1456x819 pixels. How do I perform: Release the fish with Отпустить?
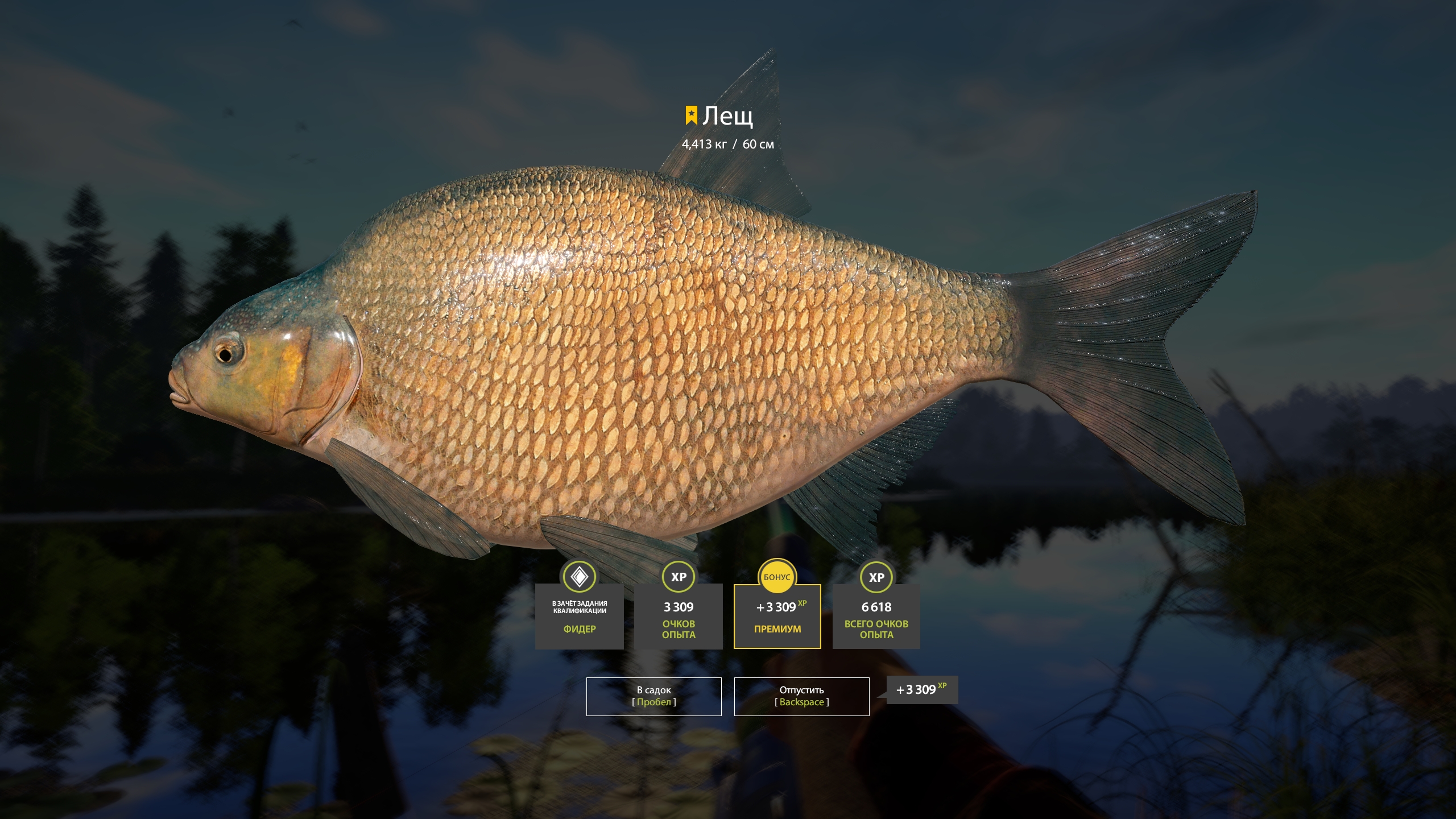(x=801, y=696)
